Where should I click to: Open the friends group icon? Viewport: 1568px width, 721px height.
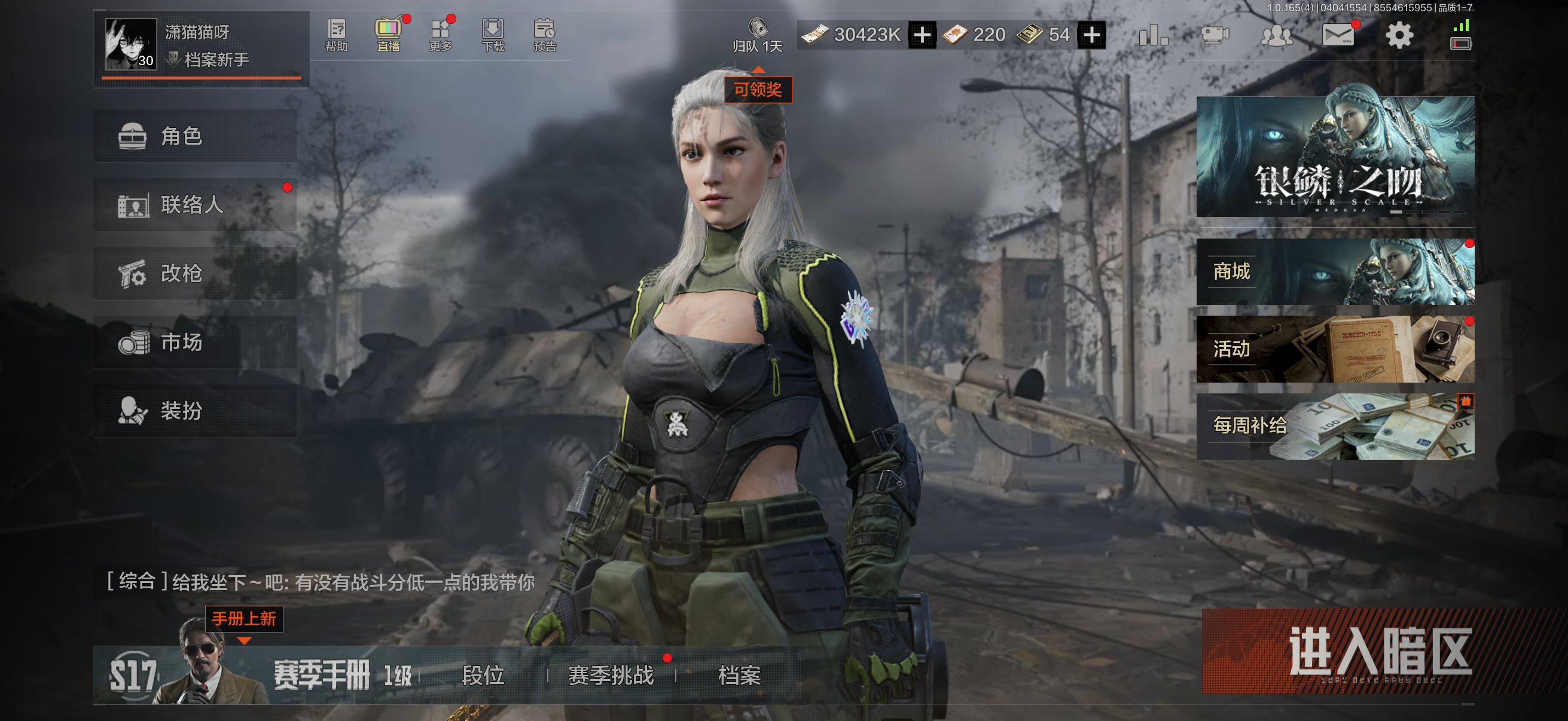click(x=1276, y=35)
